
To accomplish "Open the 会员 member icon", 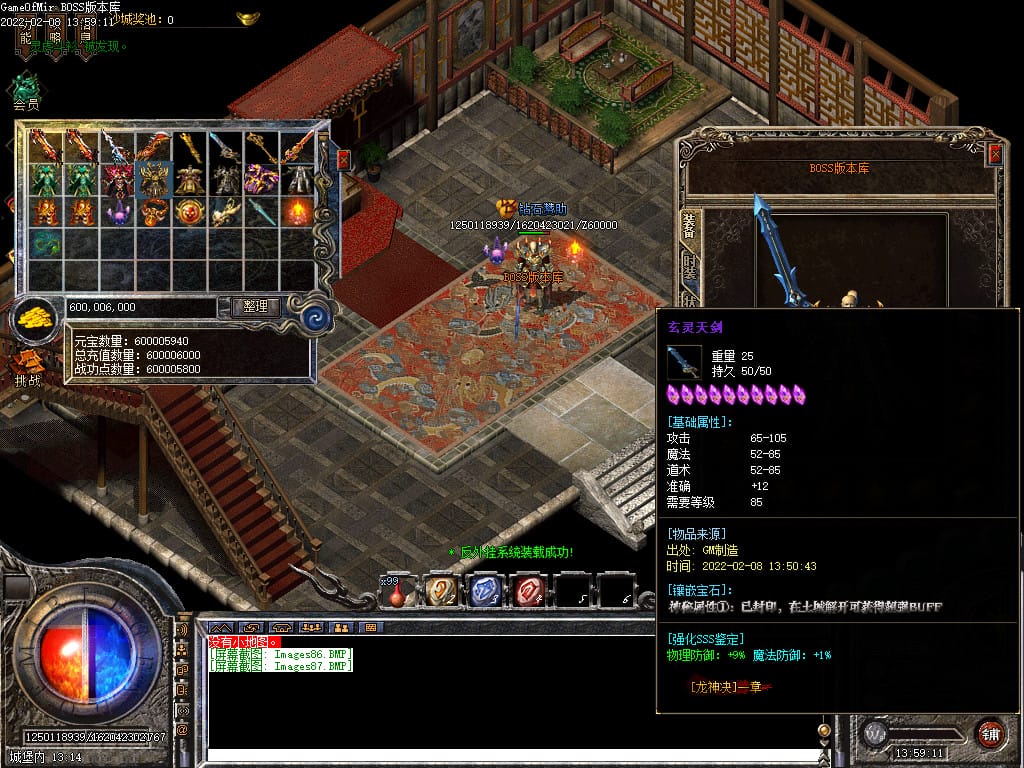I will point(26,88).
